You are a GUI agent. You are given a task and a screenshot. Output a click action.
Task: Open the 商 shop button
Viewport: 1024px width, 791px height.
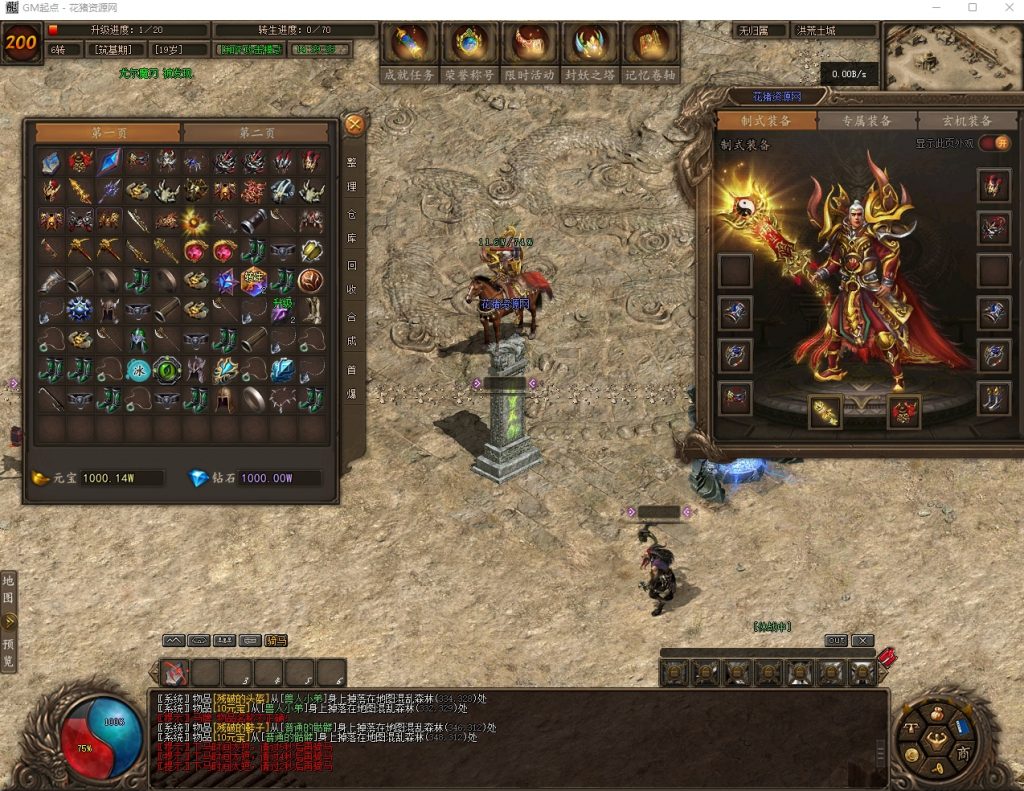962,751
